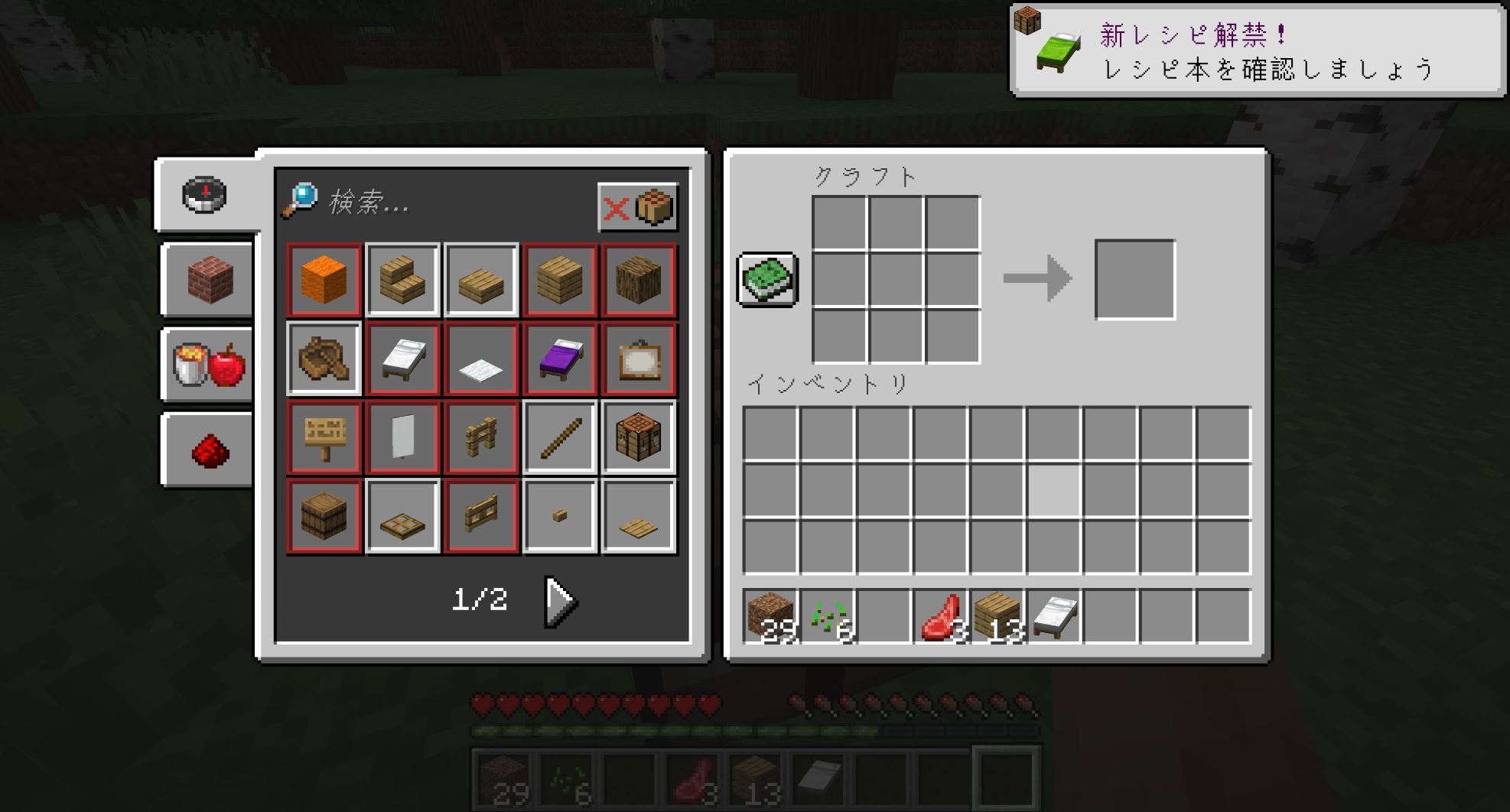The width and height of the screenshot is (1510, 812).
Task: Pick up the dirt block stack
Action: click(x=771, y=616)
